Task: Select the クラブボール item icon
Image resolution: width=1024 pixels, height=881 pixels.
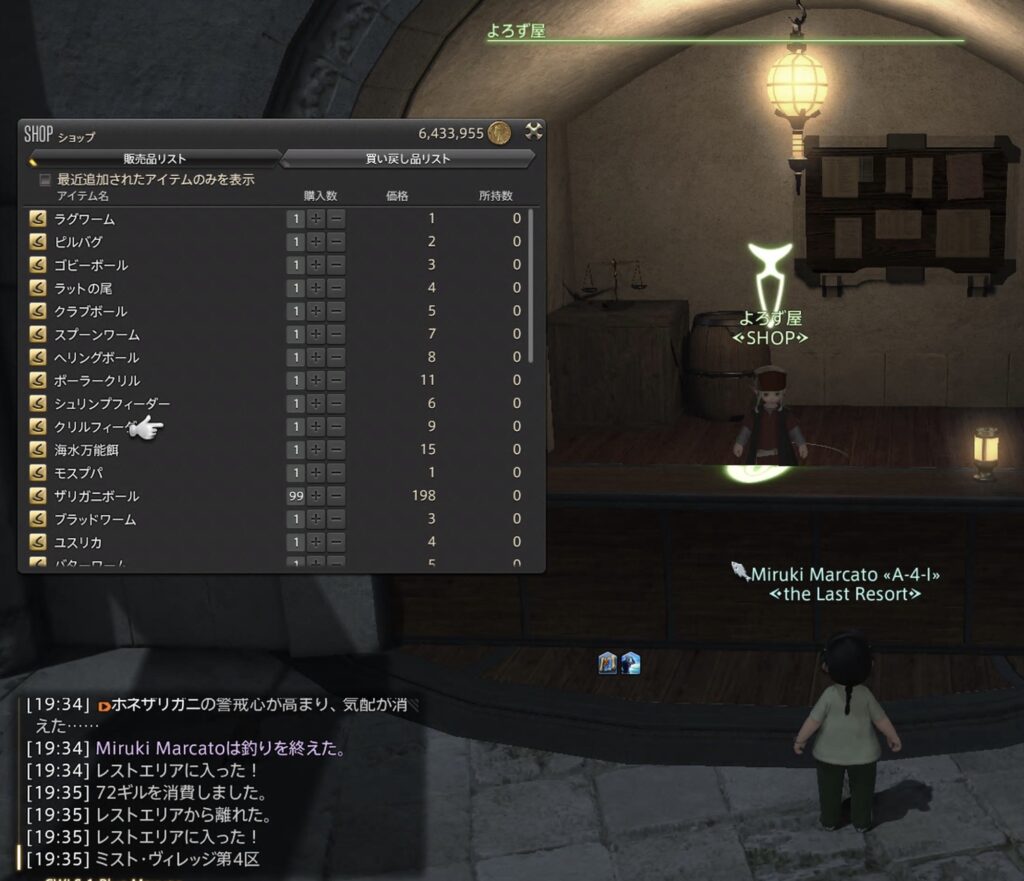Action: (x=38, y=311)
